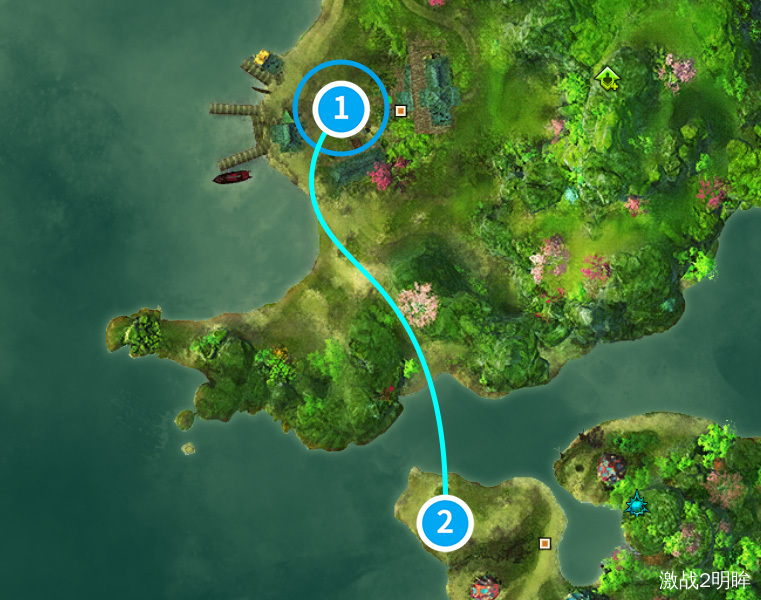Select the orange square marker beside marker 1
Image resolution: width=761 pixels, height=600 pixels.
click(x=400, y=110)
